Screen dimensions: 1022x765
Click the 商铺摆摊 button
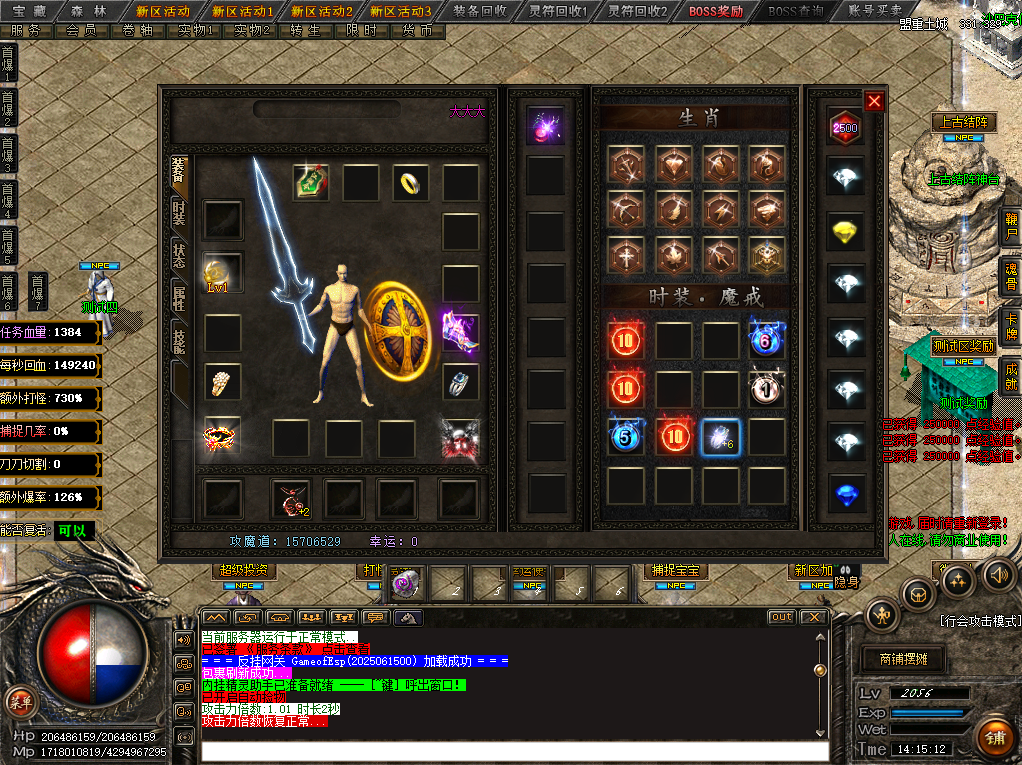pos(902,659)
